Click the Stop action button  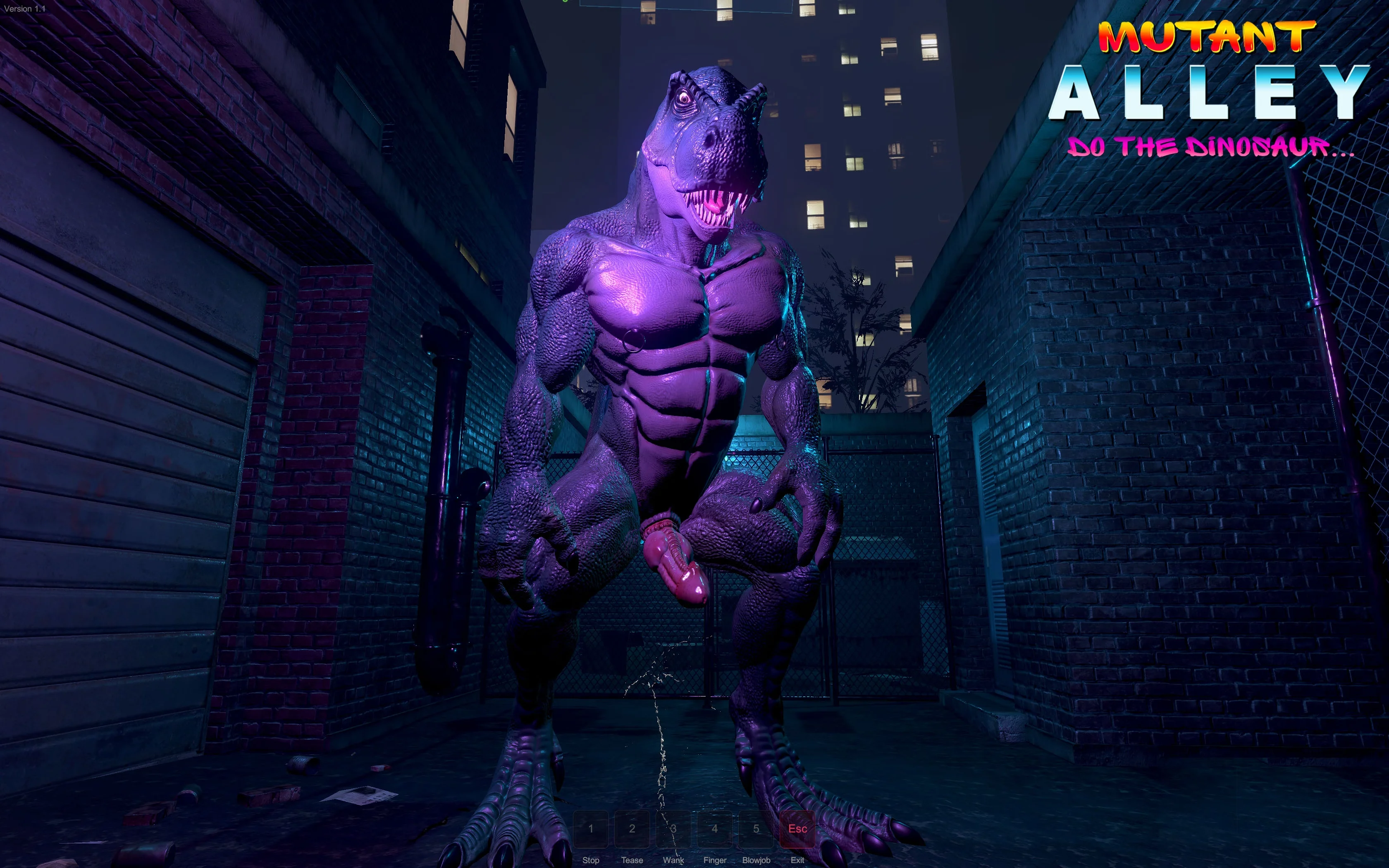591,828
